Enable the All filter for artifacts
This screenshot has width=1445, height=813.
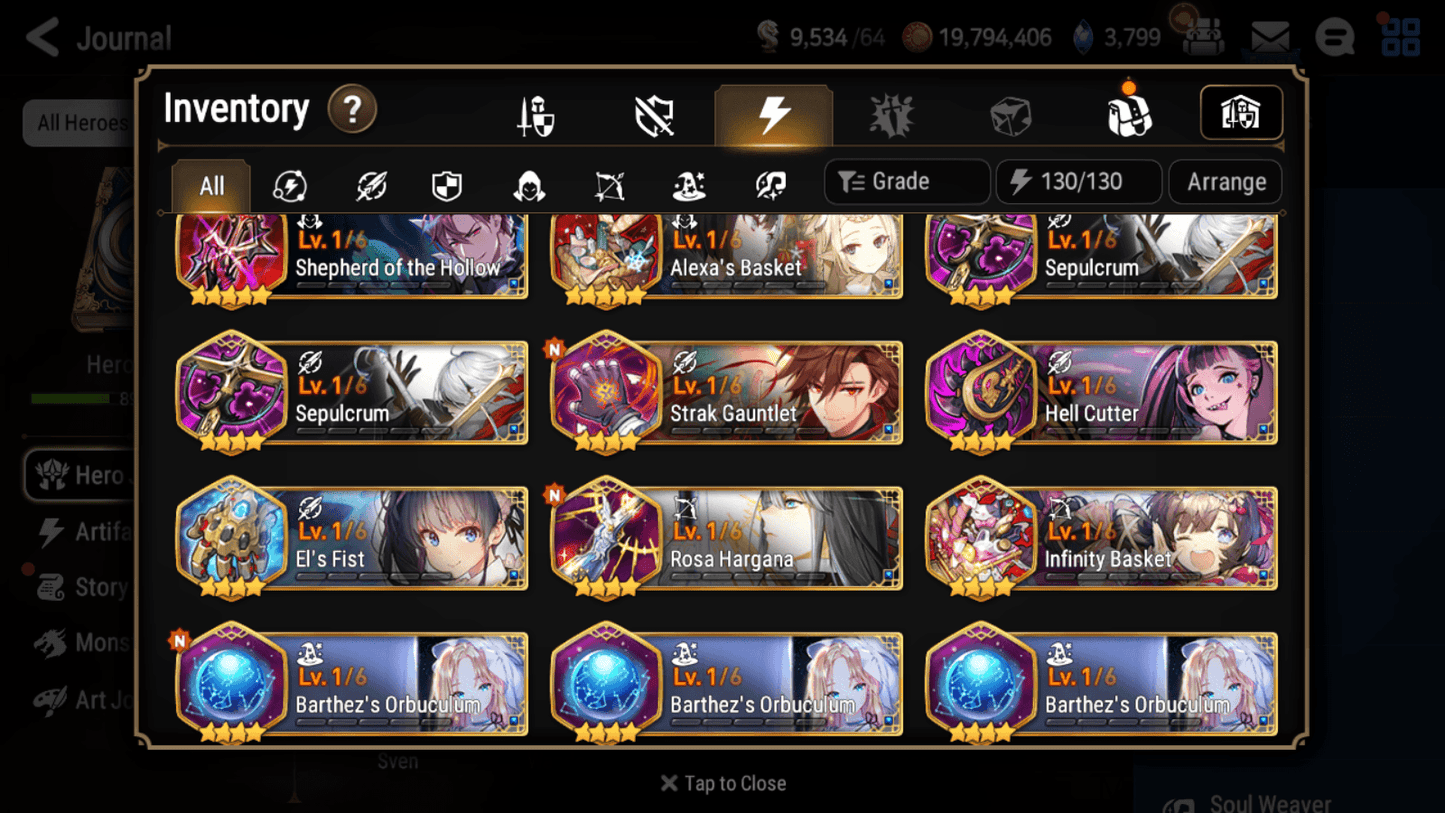[210, 182]
